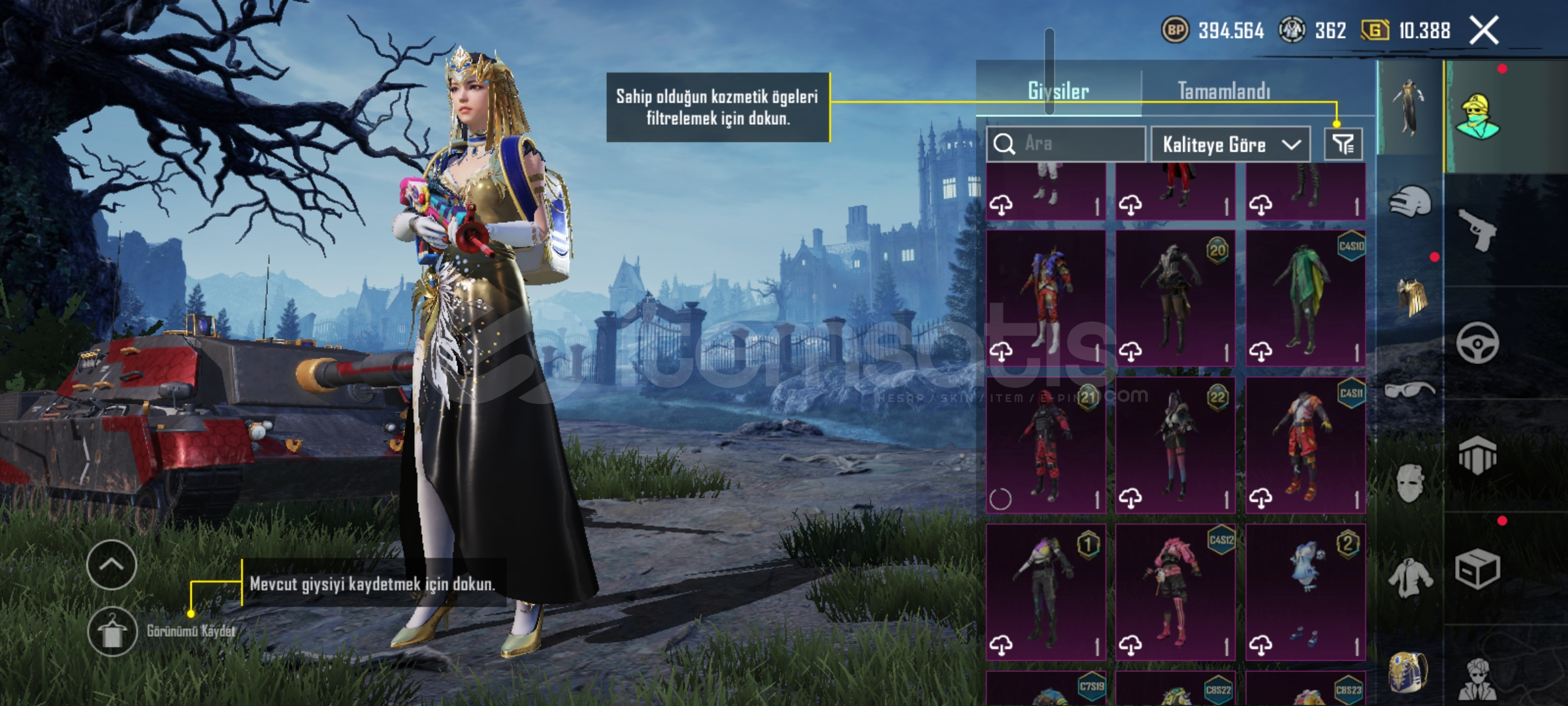
Task: Choose the green caped C4S10 outfit
Action: pos(1305,298)
